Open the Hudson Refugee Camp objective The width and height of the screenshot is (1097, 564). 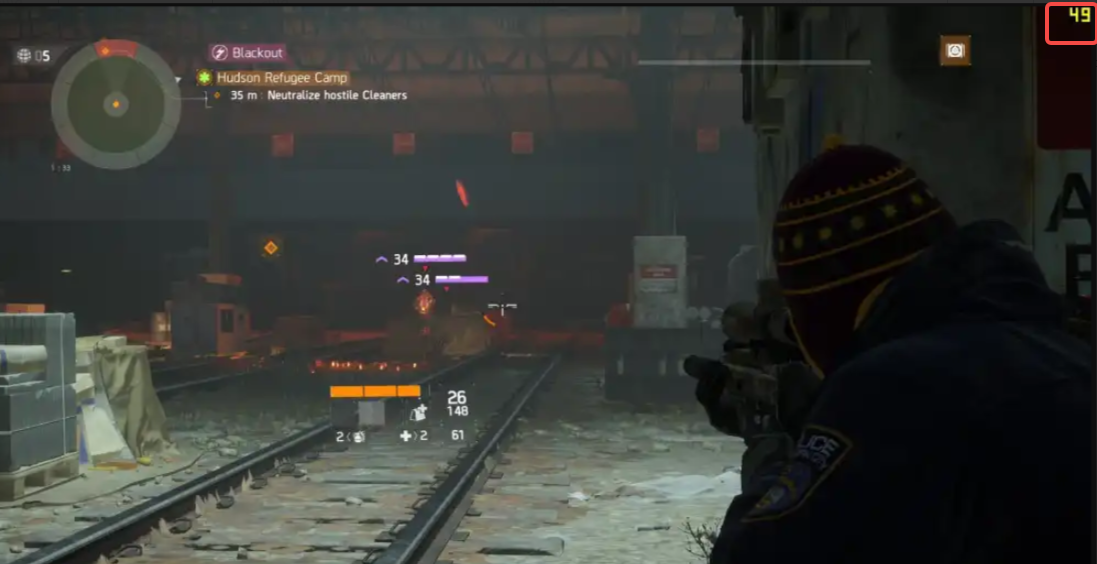(x=283, y=77)
